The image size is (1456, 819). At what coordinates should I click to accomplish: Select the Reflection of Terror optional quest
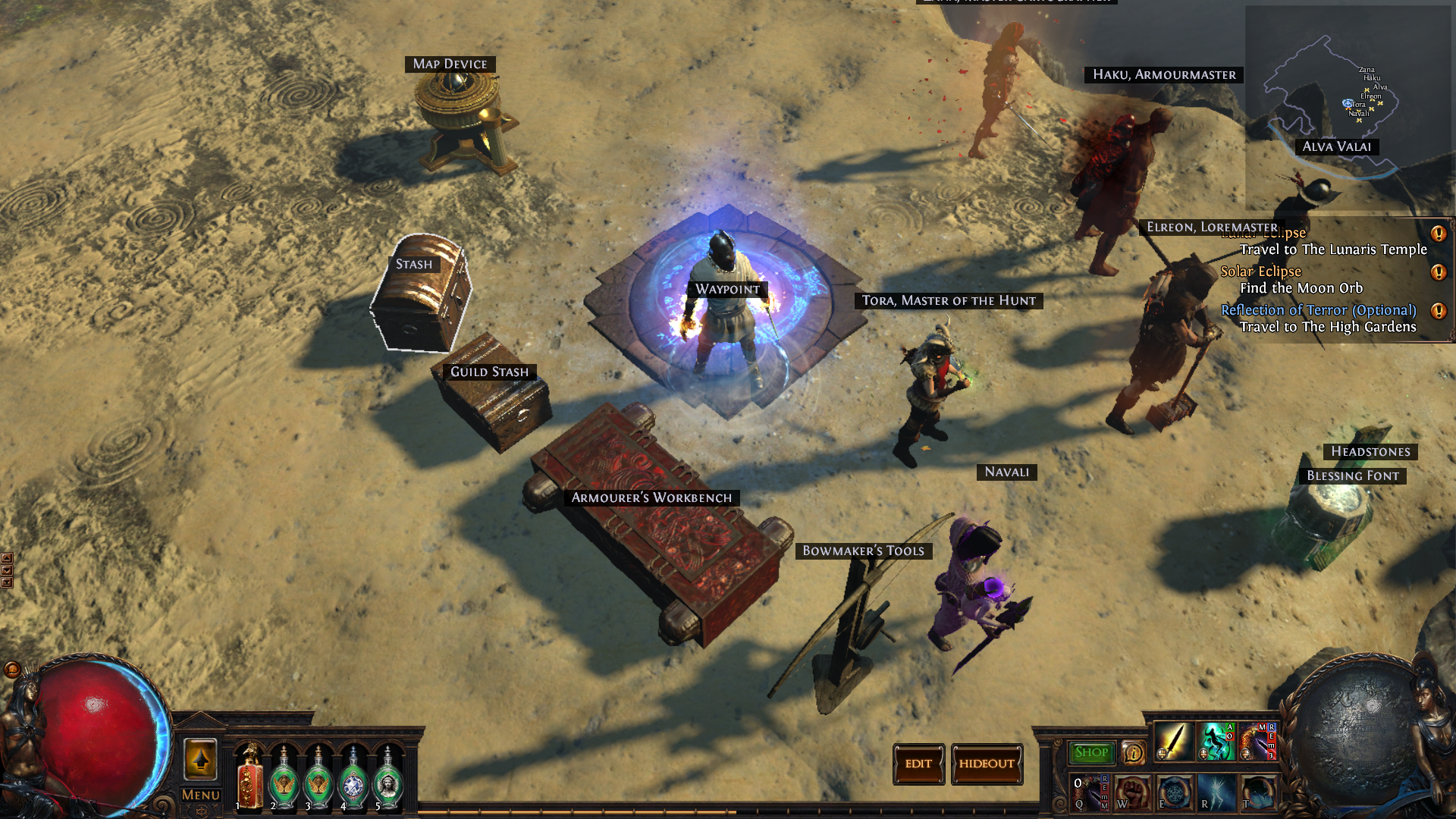pos(1318,310)
